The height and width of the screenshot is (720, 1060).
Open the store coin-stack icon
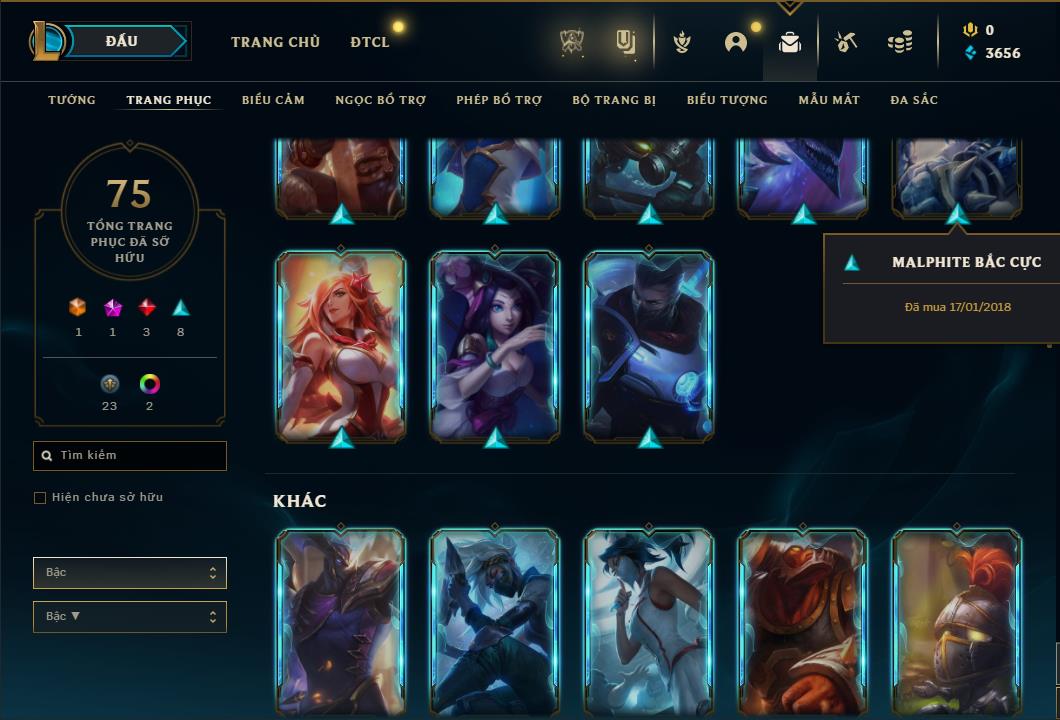click(x=900, y=42)
